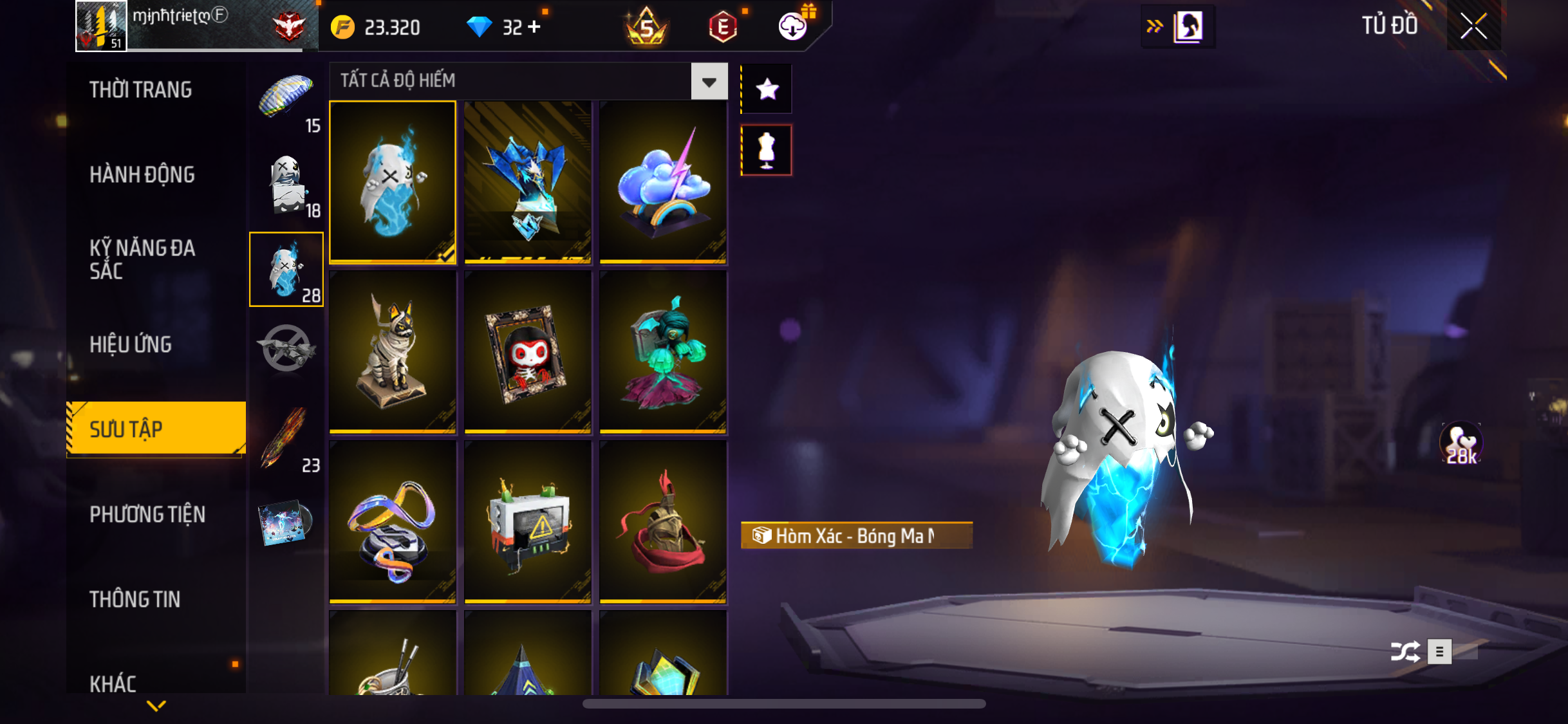Viewport: 1568px width, 724px height.
Task: Toggle the star favorites filter
Action: (x=767, y=89)
